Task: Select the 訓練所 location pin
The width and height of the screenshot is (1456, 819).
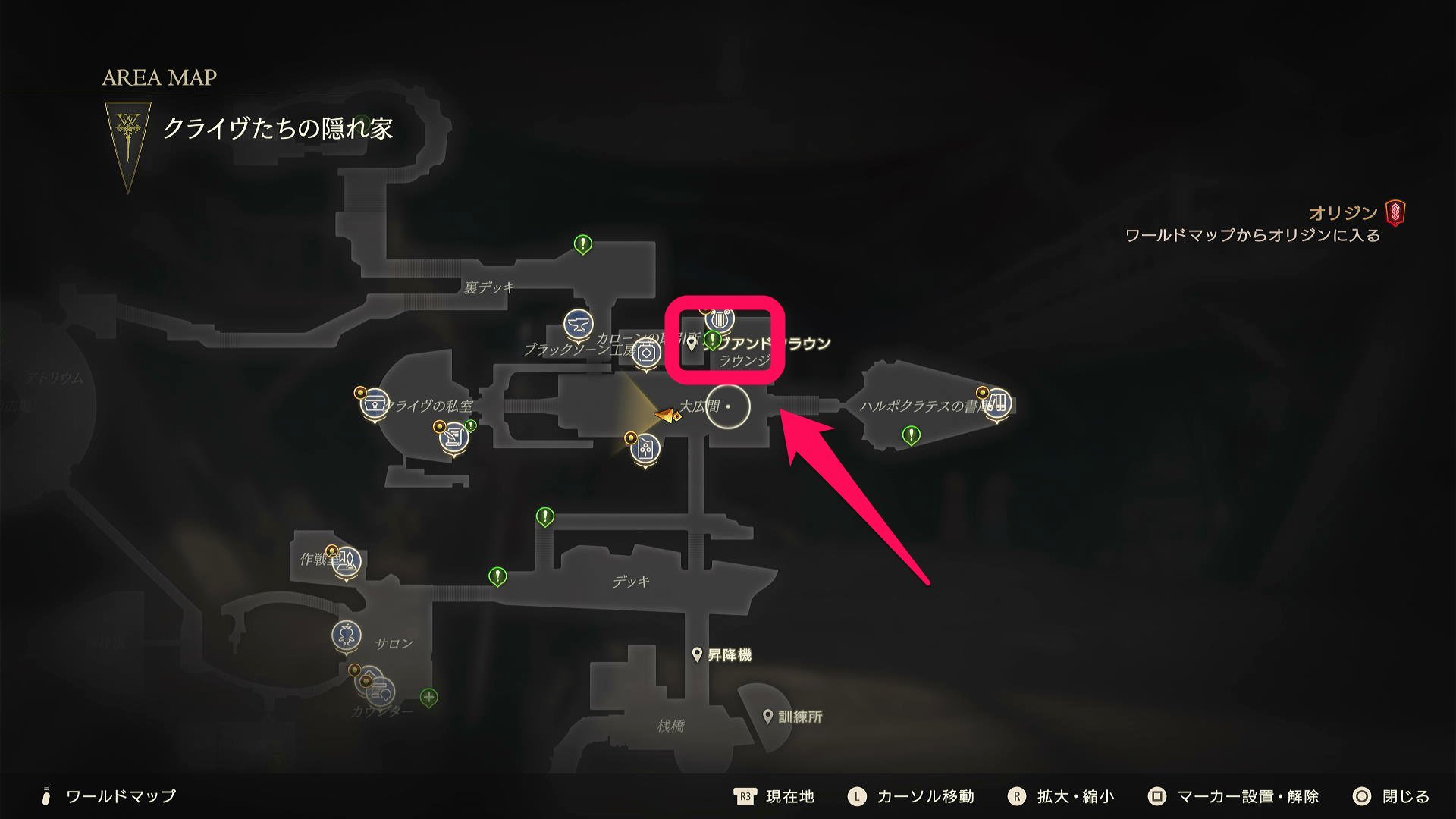Action: pos(767,717)
